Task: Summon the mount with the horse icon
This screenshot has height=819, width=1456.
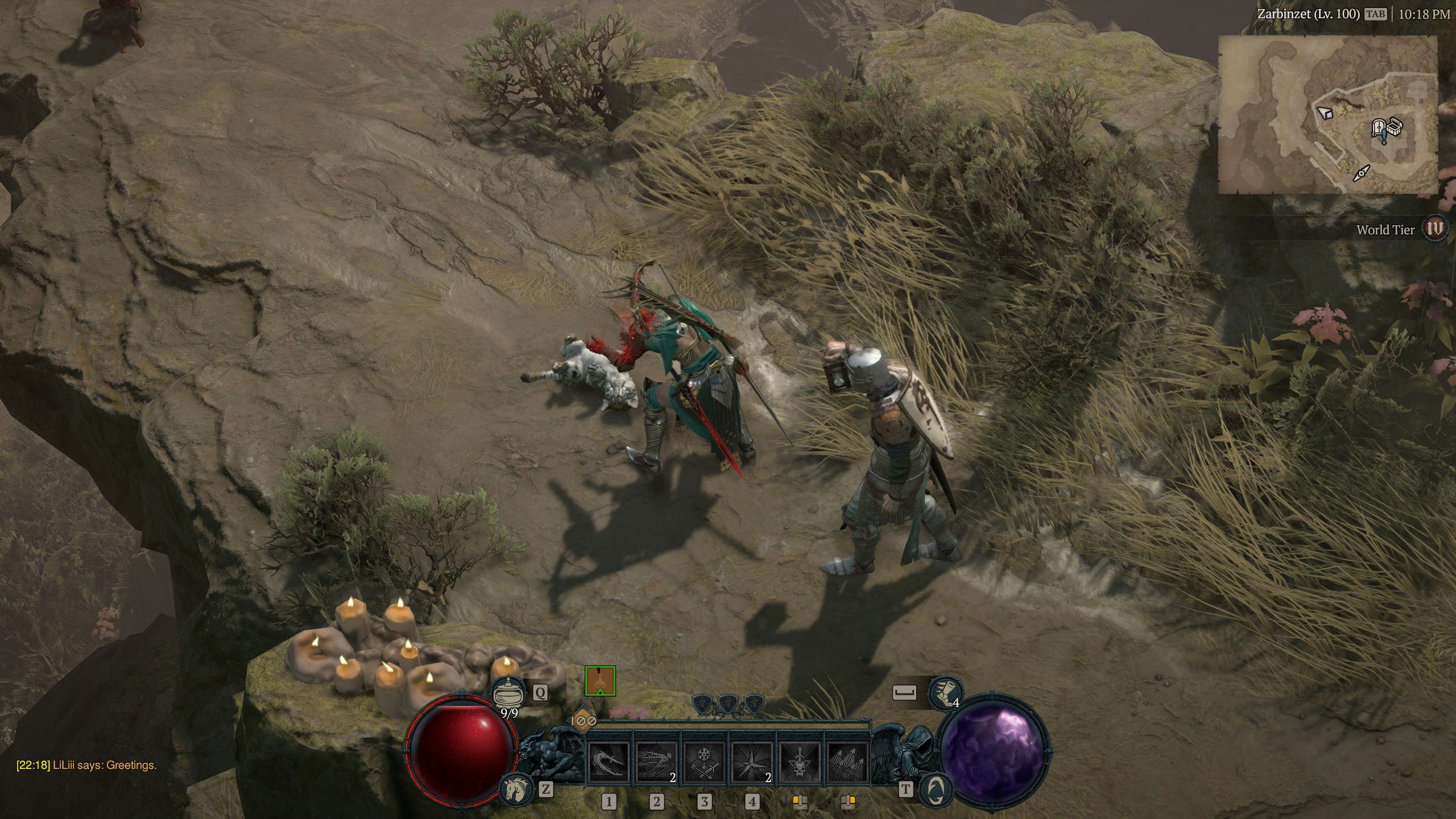Action: click(x=514, y=789)
